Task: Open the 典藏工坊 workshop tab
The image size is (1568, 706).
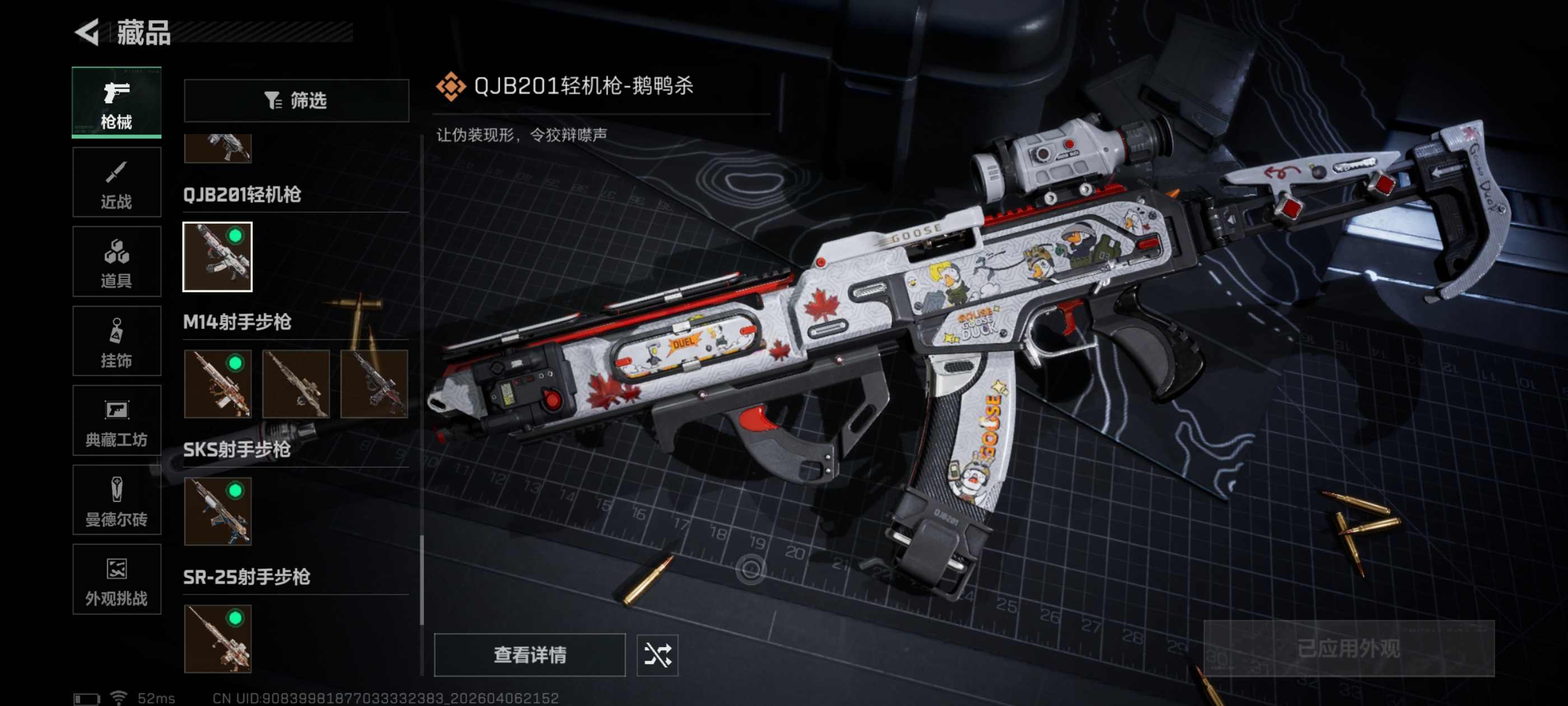Action: tap(116, 421)
